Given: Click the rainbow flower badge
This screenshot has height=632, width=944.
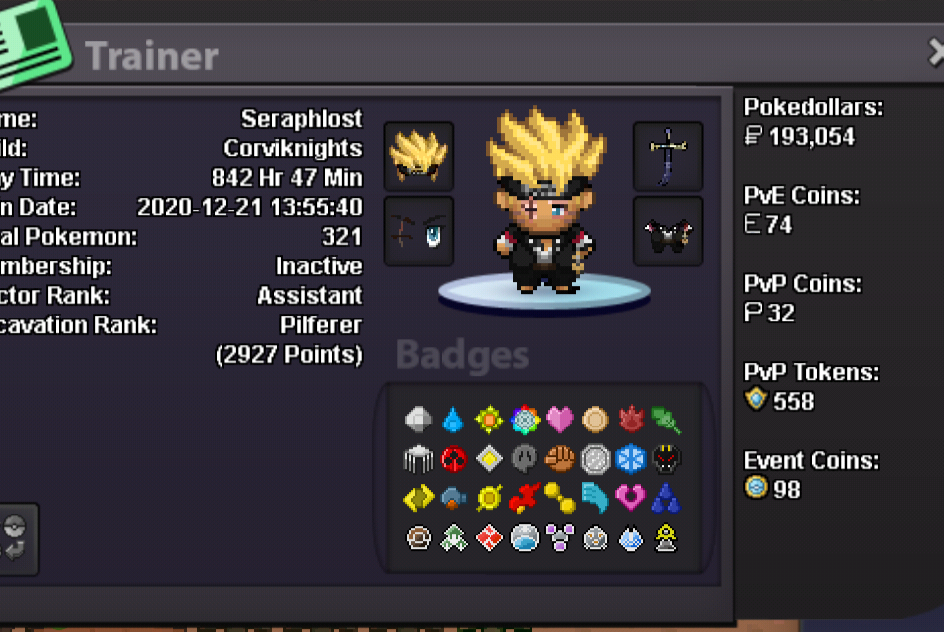Looking at the screenshot, I should tap(525, 419).
